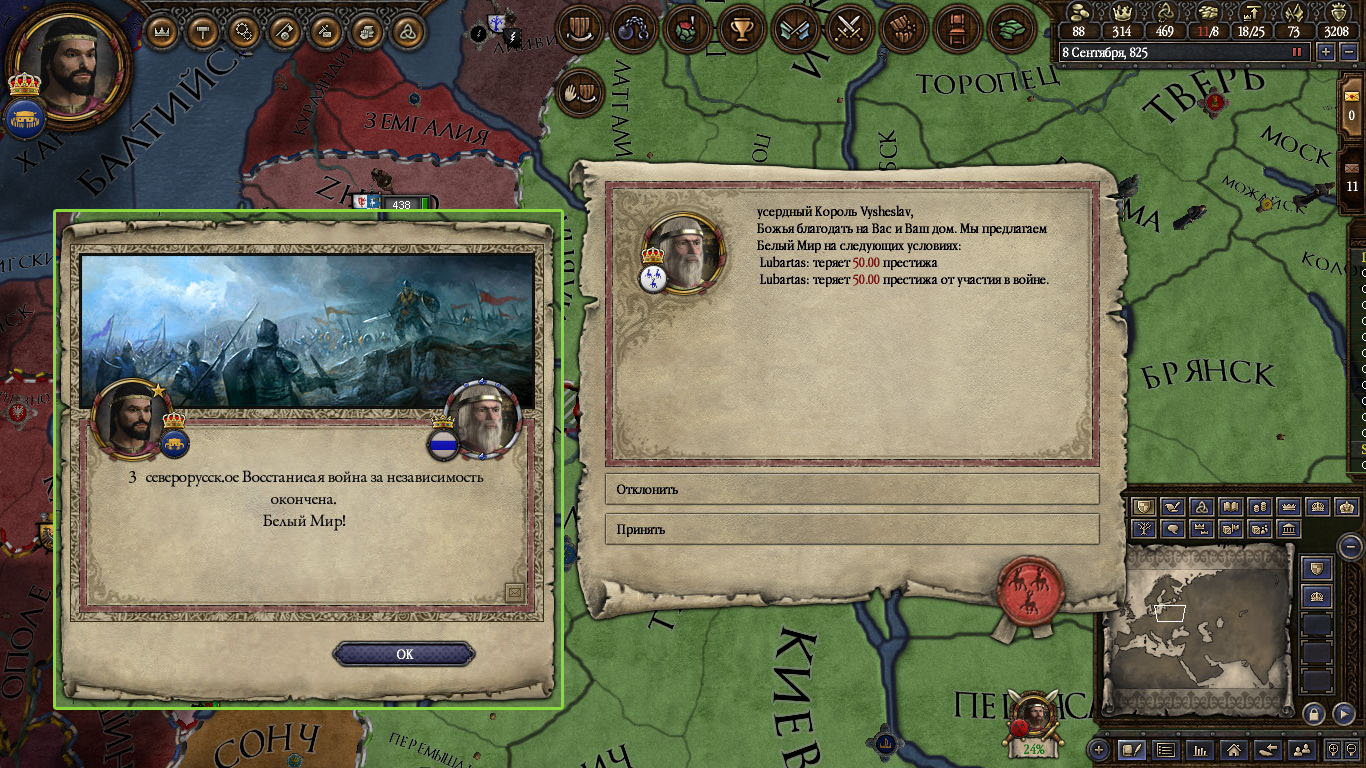Click the crossed swords alert icon
Viewport: 1366px width, 768px height.
click(x=849, y=29)
